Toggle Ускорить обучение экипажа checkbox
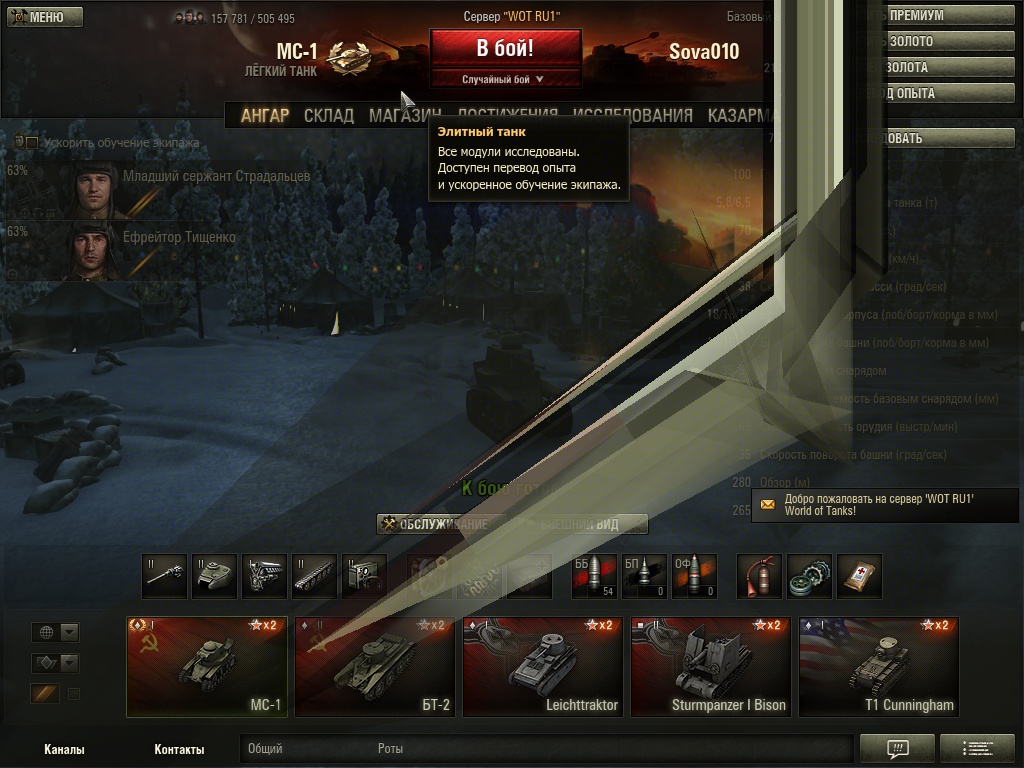 pyautogui.click(x=32, y=143)
